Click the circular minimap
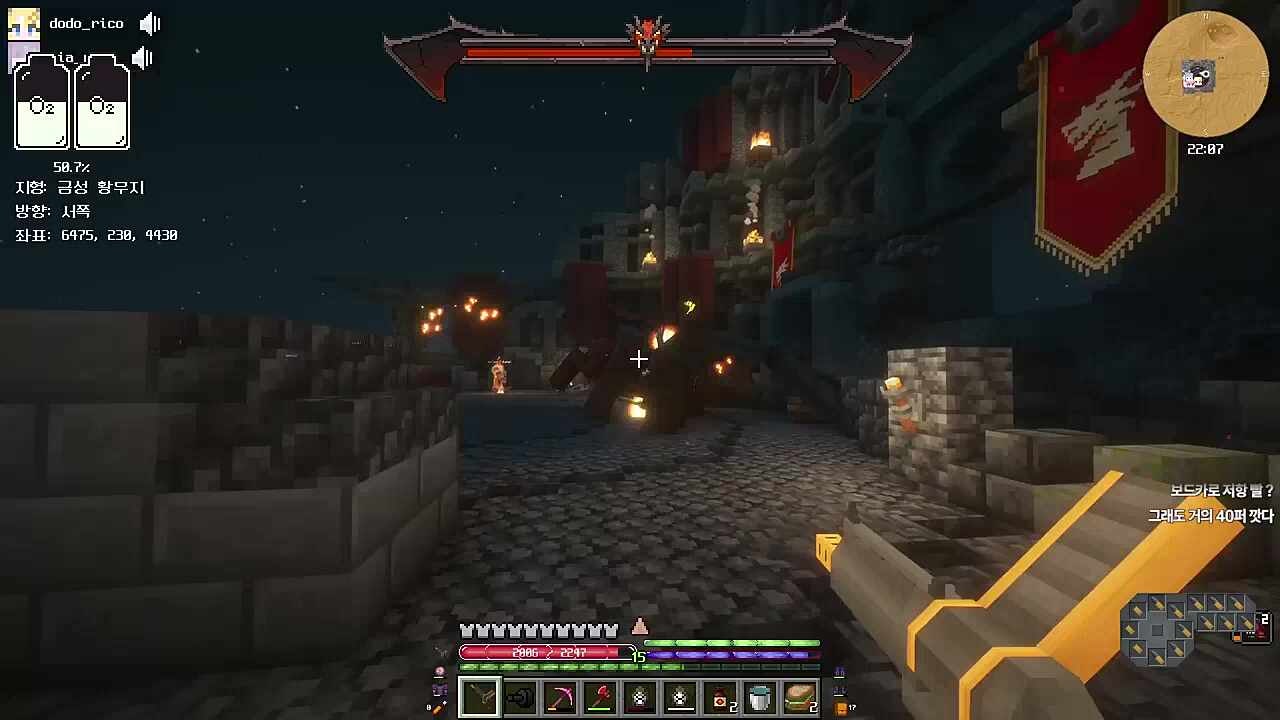This screenshot has height=720, width=1280. tap(1205, 74)
